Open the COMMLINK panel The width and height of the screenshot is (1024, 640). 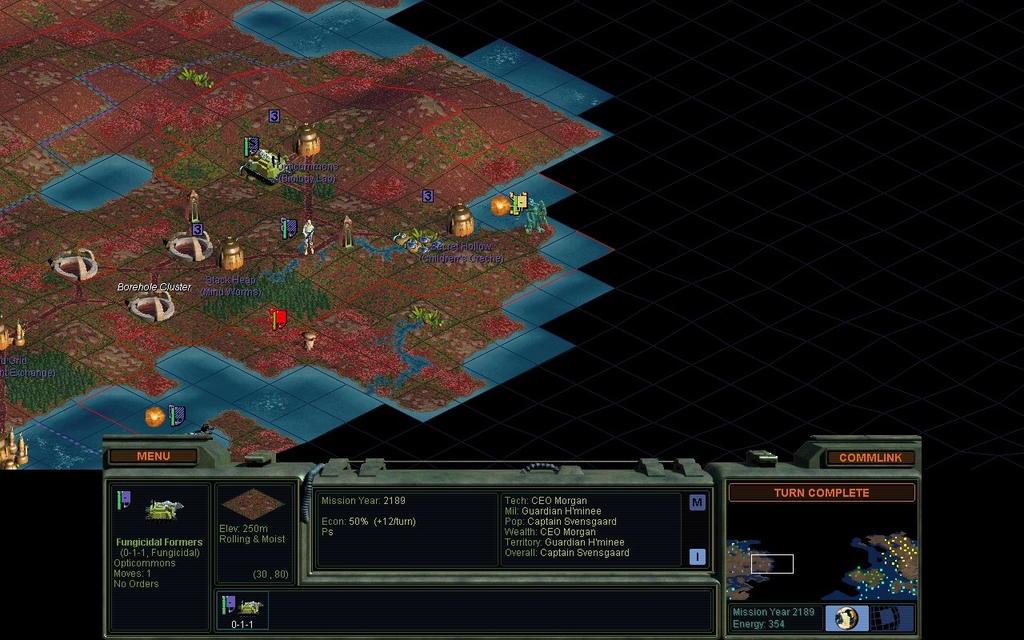pos(870,457)
